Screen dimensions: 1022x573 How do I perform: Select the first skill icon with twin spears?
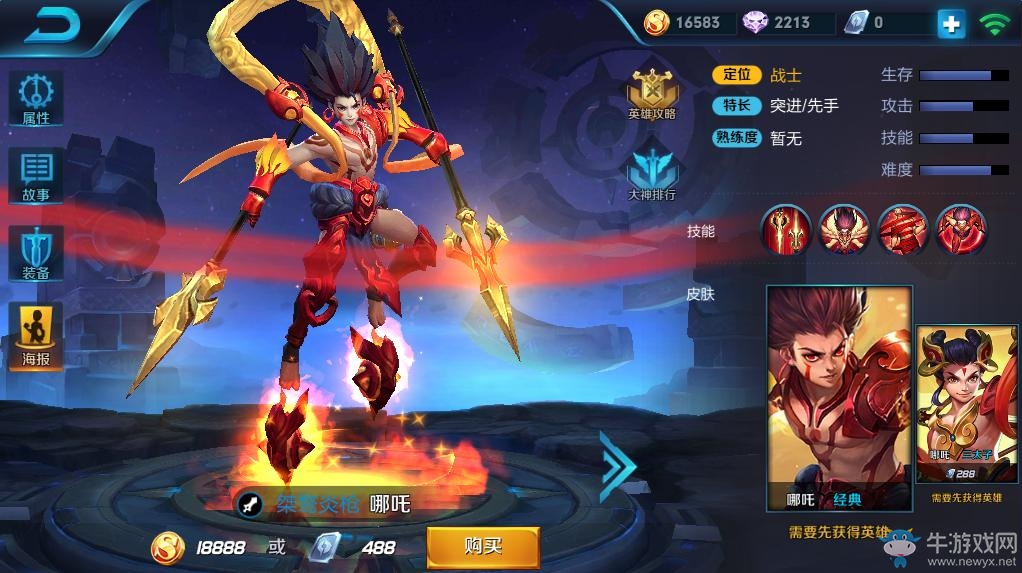[x=786, y=230]
